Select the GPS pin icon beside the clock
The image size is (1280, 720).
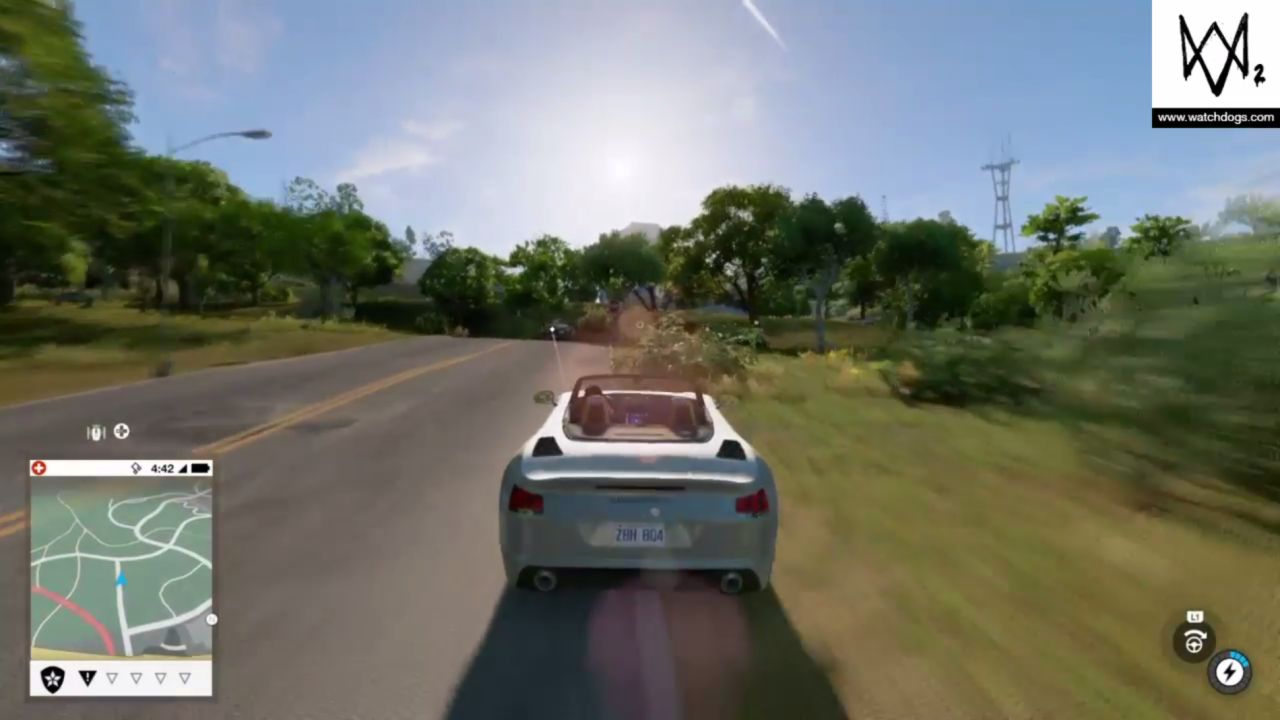pos(137,468)
